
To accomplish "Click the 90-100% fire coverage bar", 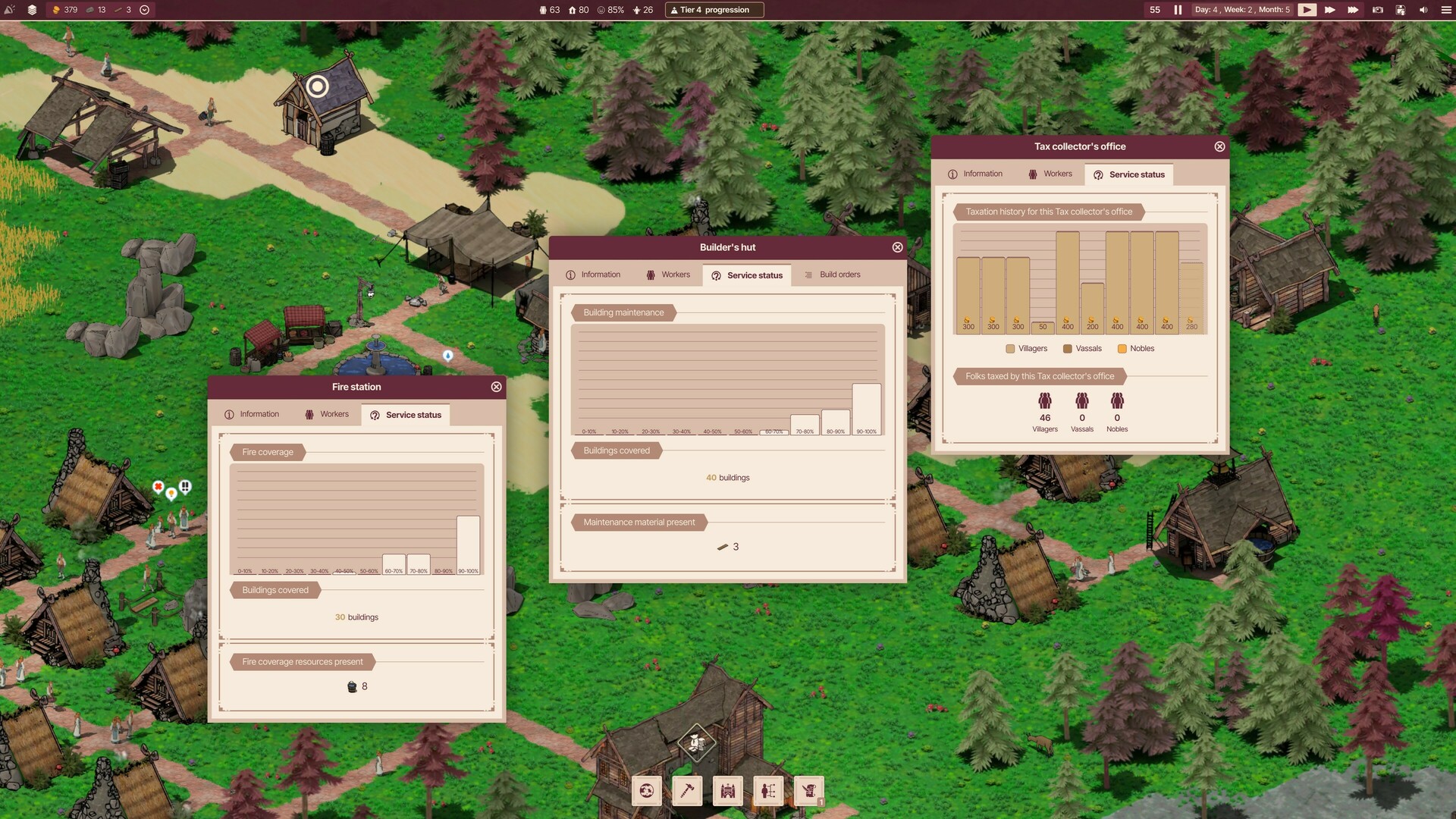I will 468,541.
